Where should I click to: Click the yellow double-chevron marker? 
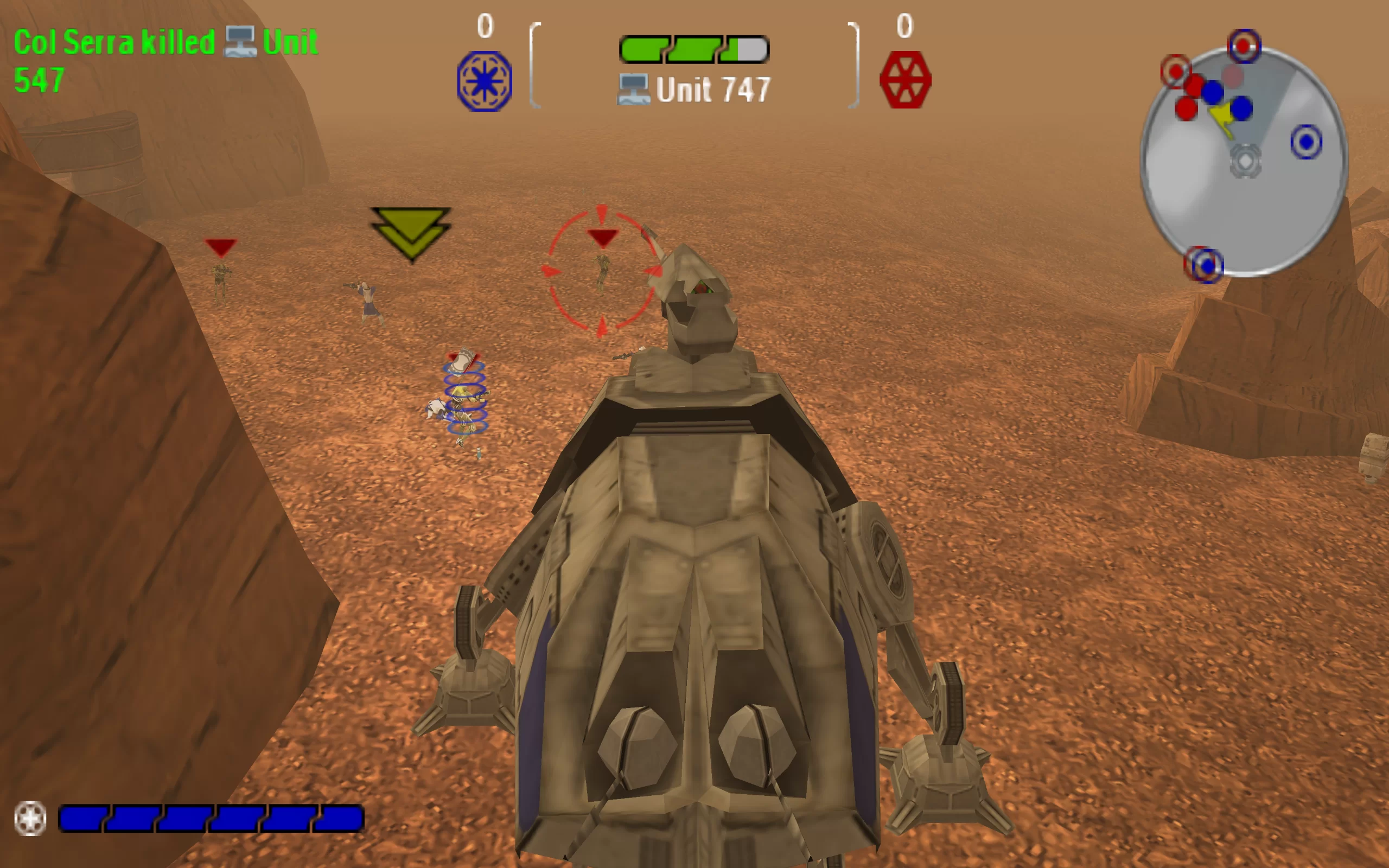(411, 232)
